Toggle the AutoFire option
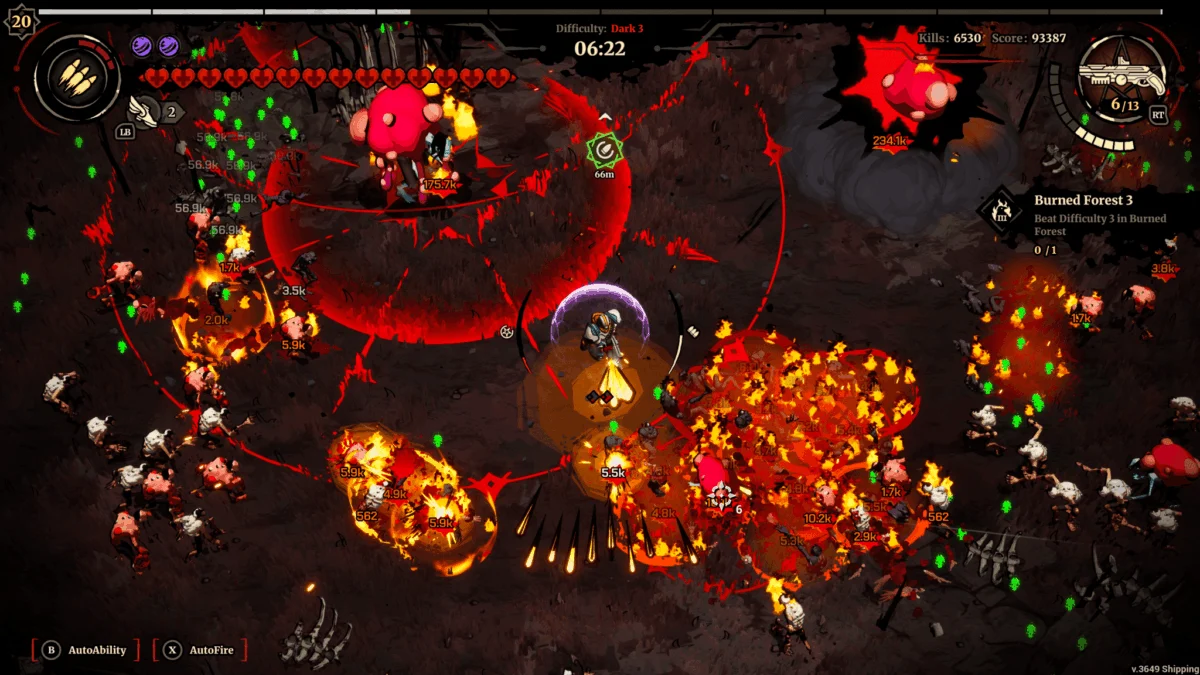This screenshot has height=675, width=1200. [201, 650]
